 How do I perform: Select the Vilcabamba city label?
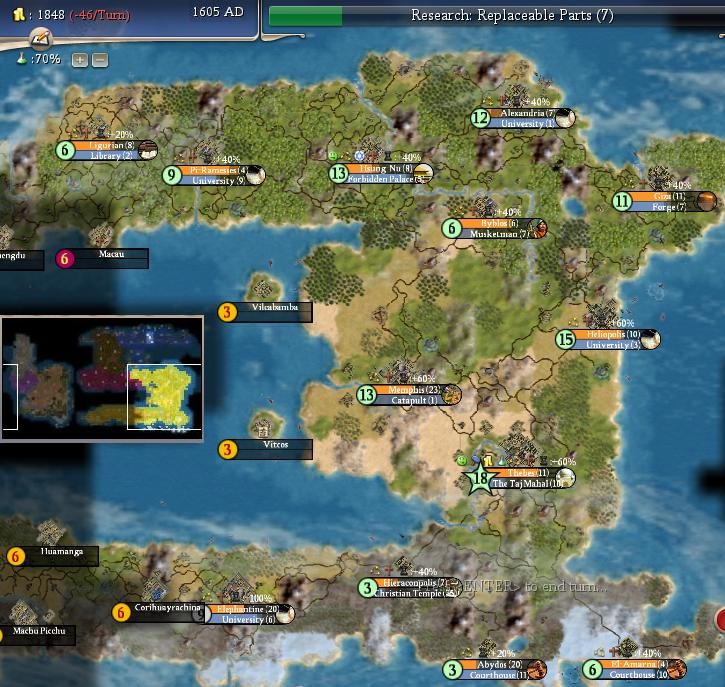pyautogui.click(x=278, y=307)
